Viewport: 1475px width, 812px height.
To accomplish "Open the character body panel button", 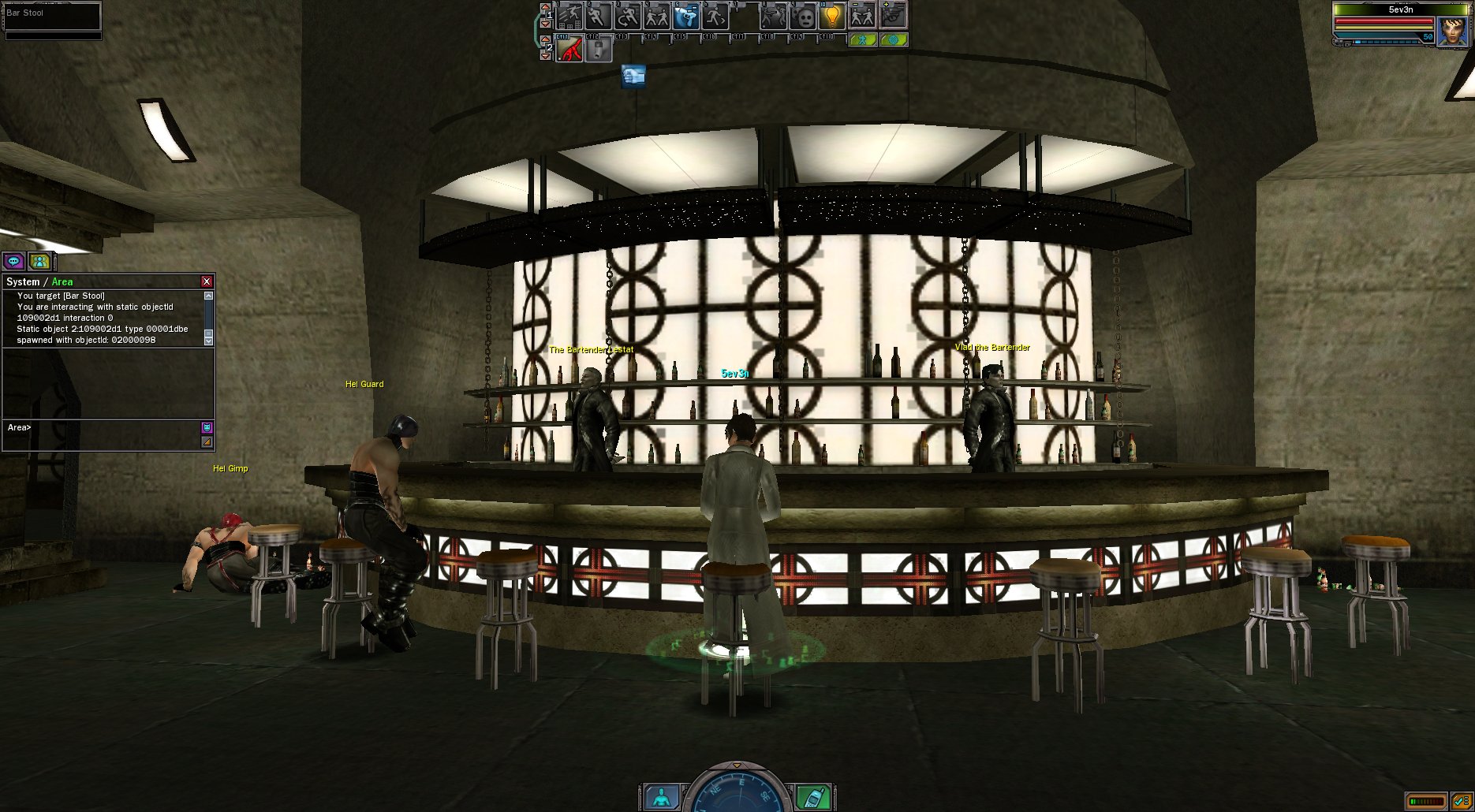I will (661, 797).
